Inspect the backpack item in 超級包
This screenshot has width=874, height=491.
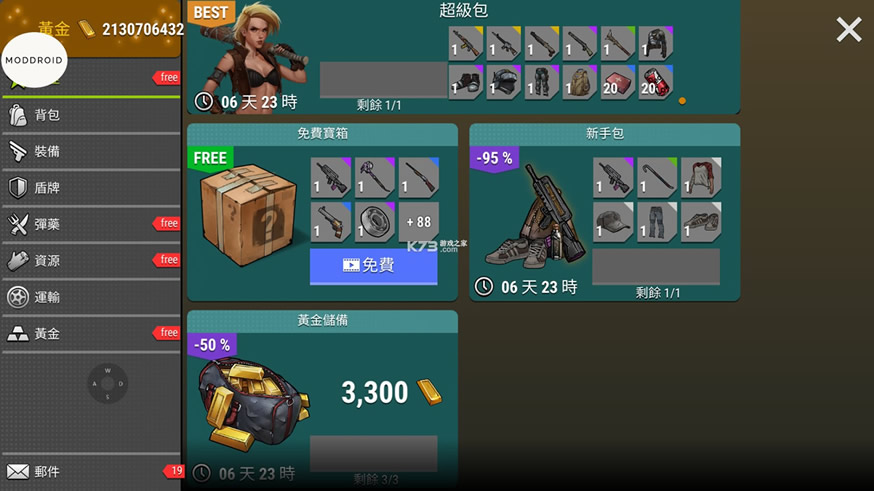coord(579,82)
